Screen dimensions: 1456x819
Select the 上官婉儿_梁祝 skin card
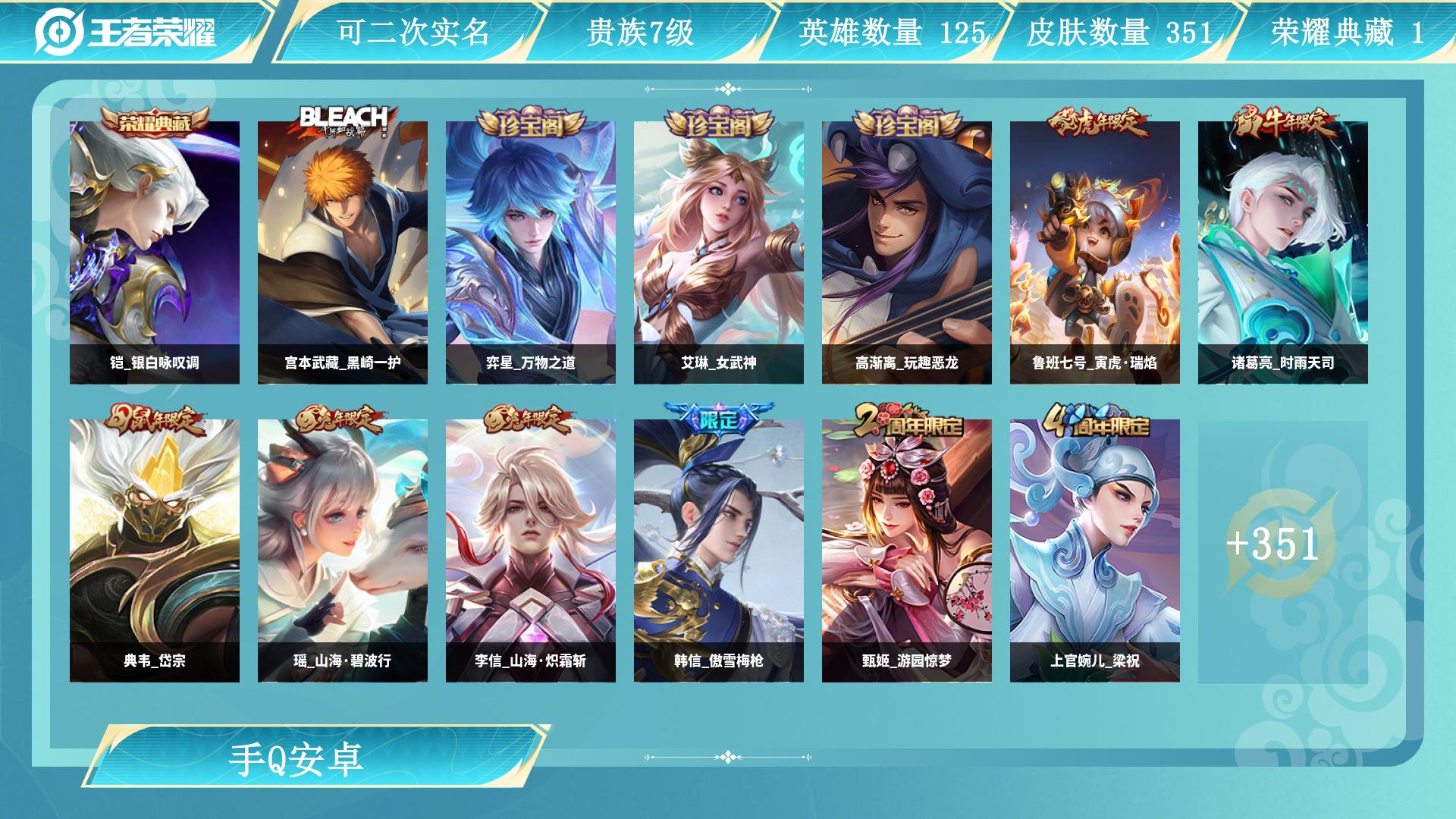pos(1095,551)
